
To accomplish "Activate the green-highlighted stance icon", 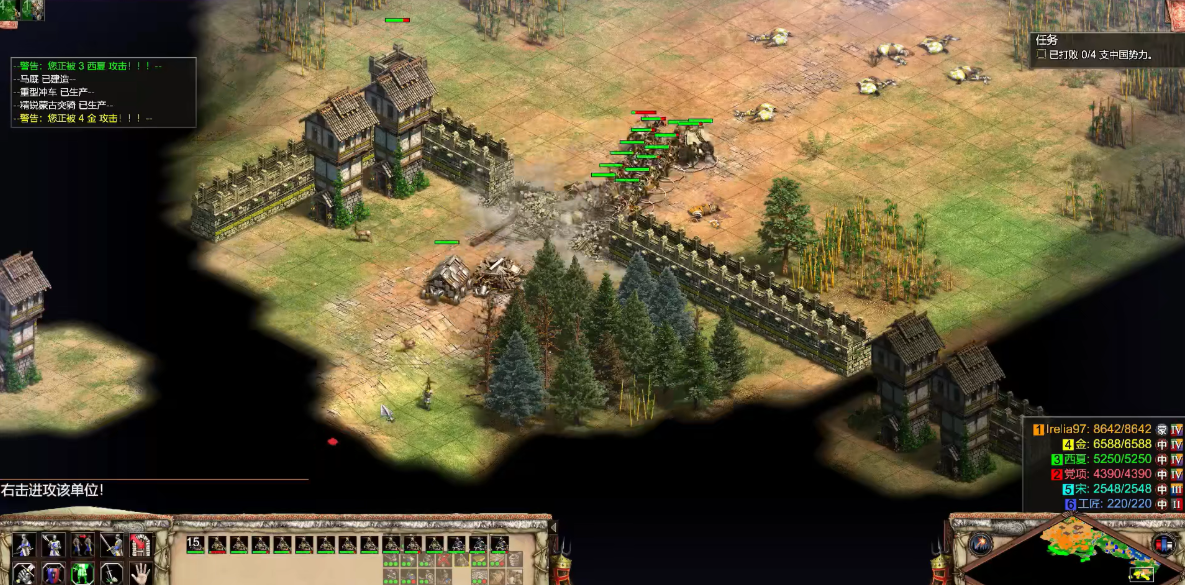I will point(82,573).
